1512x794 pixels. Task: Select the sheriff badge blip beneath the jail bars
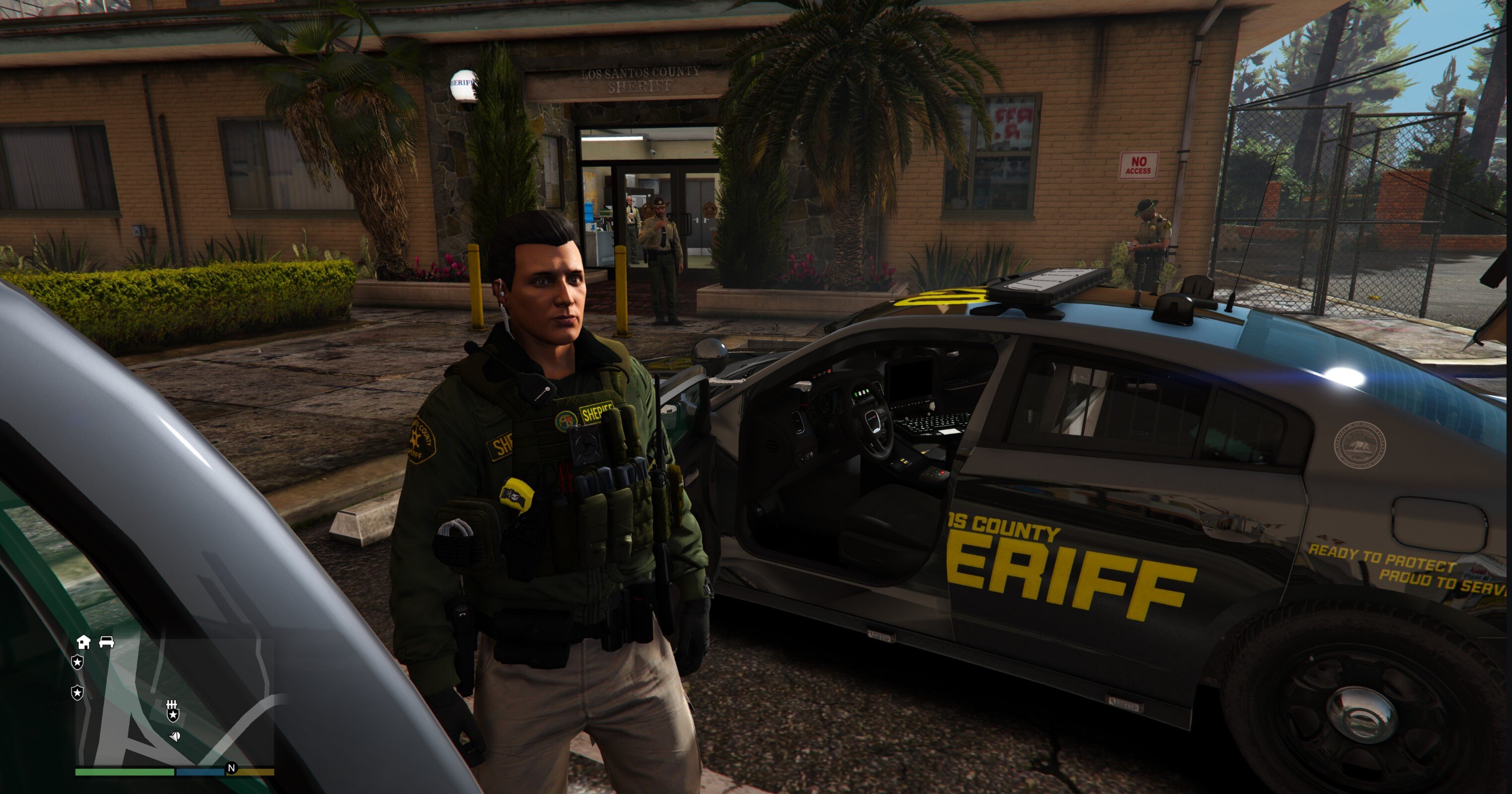(x=173, y=716)
